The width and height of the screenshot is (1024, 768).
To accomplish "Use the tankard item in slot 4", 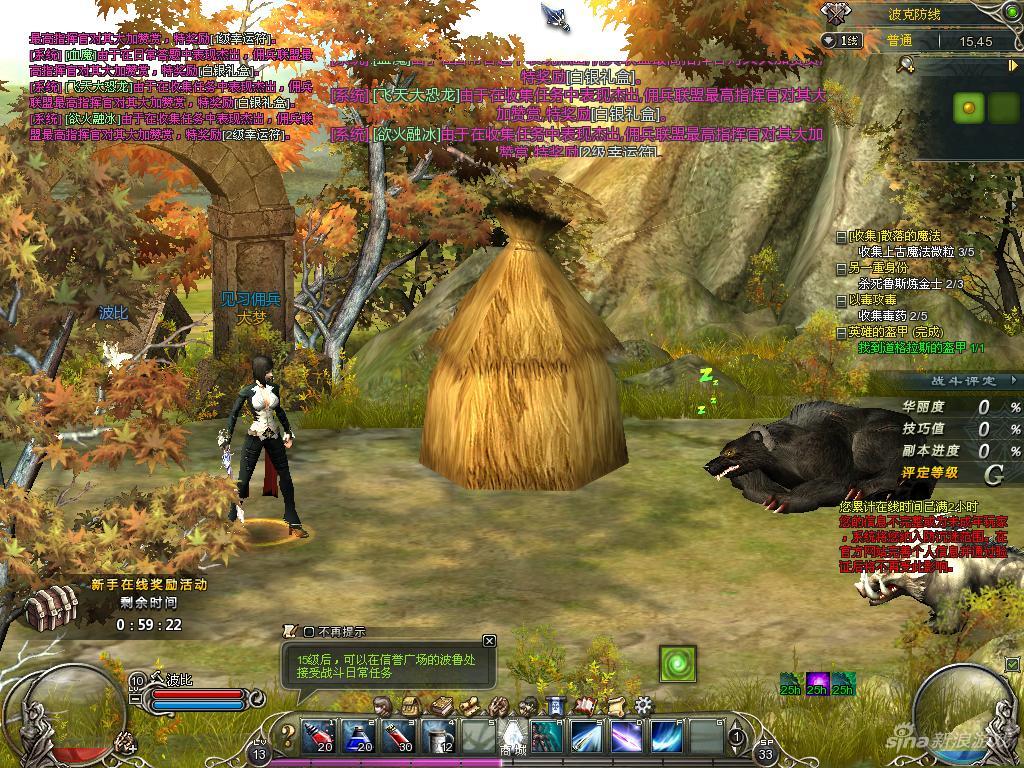I will pos(437,738).
